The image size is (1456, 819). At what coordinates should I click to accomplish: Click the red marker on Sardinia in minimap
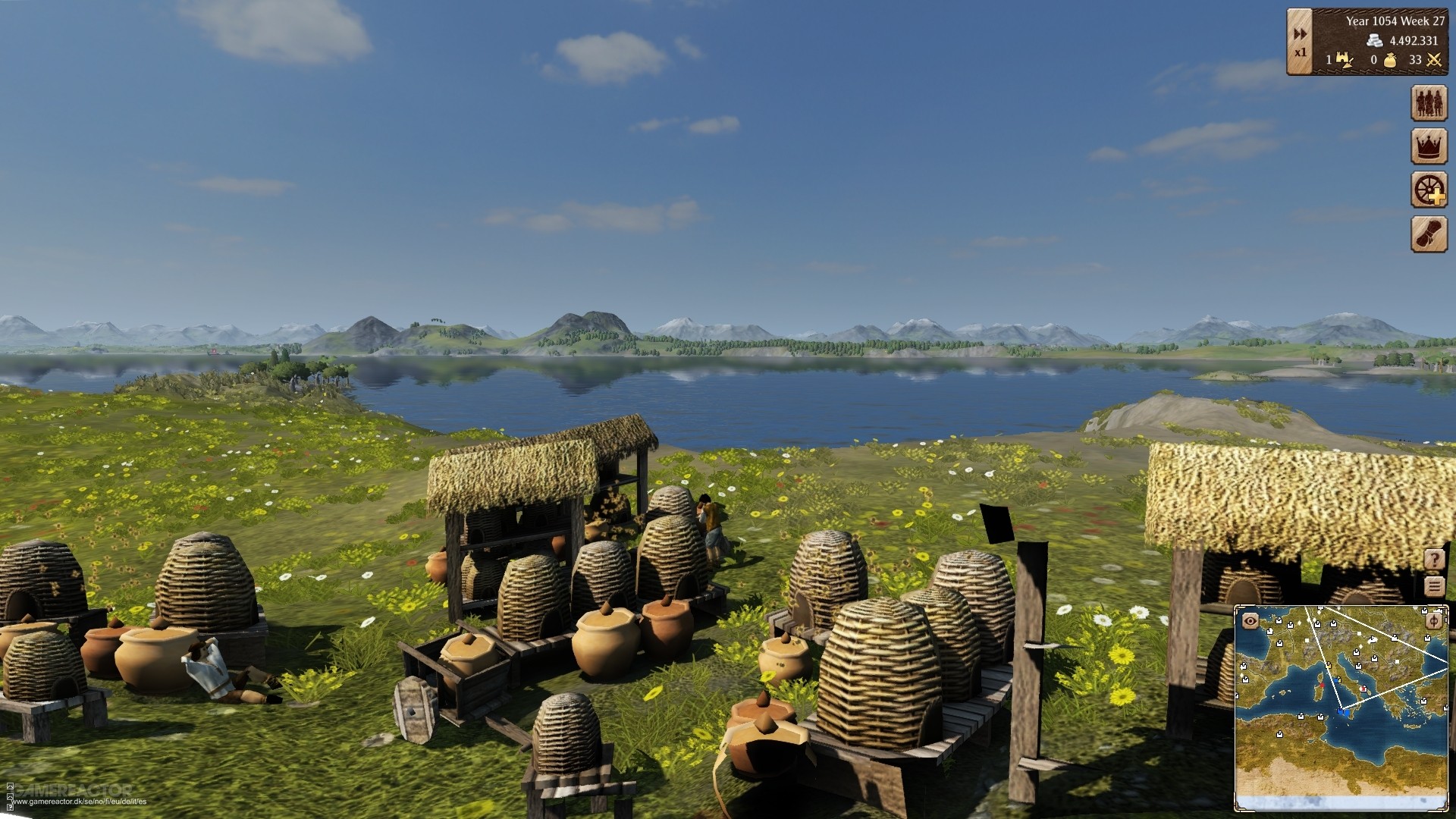(1322, 686)
